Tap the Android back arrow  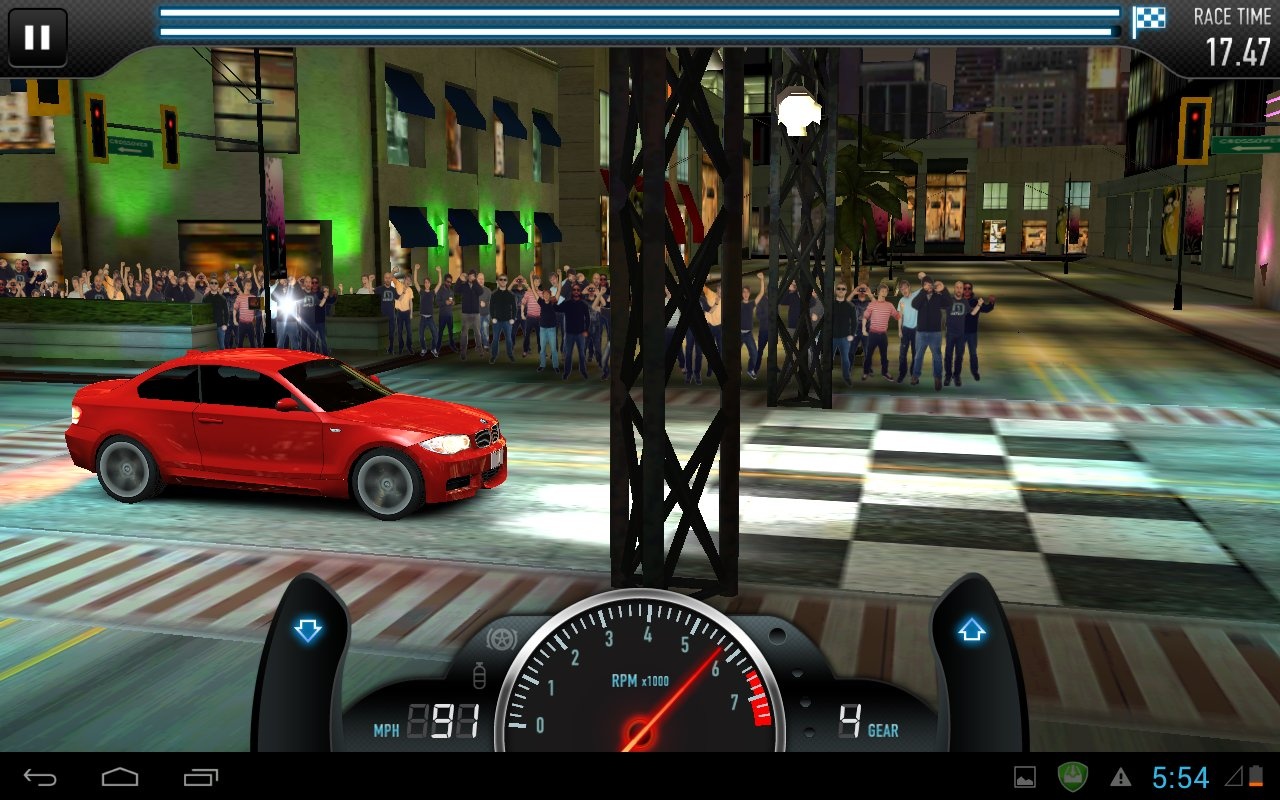(x=40, y=777)
